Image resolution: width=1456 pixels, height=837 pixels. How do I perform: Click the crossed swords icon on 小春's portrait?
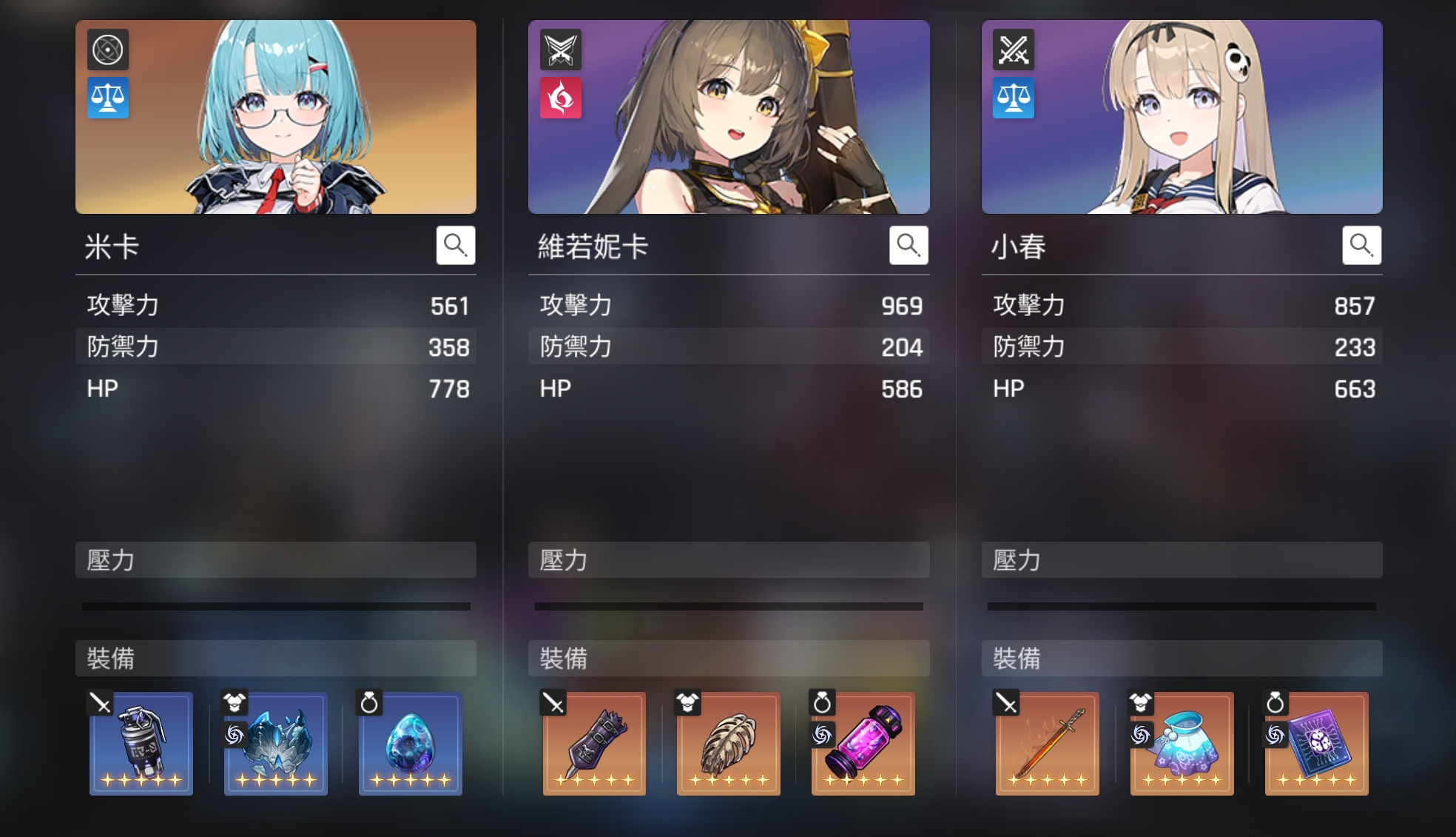pos(1014,50)
